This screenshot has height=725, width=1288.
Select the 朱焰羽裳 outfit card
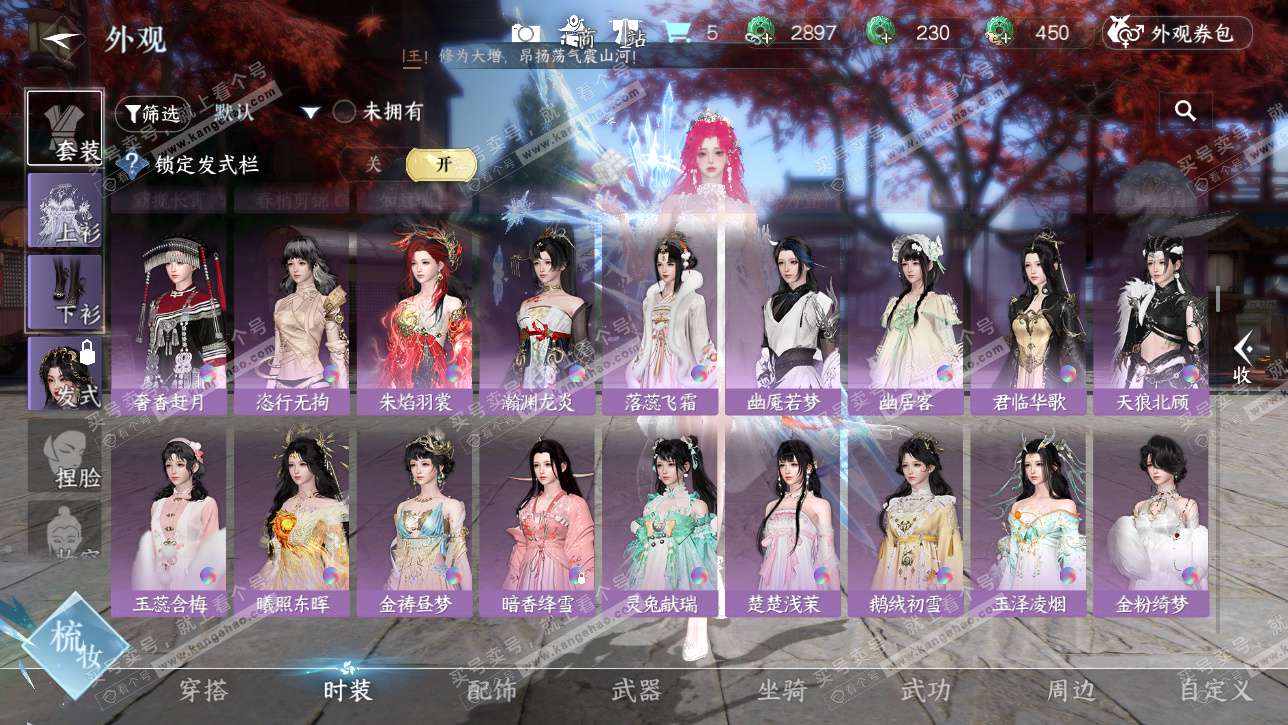click(414, 320)
